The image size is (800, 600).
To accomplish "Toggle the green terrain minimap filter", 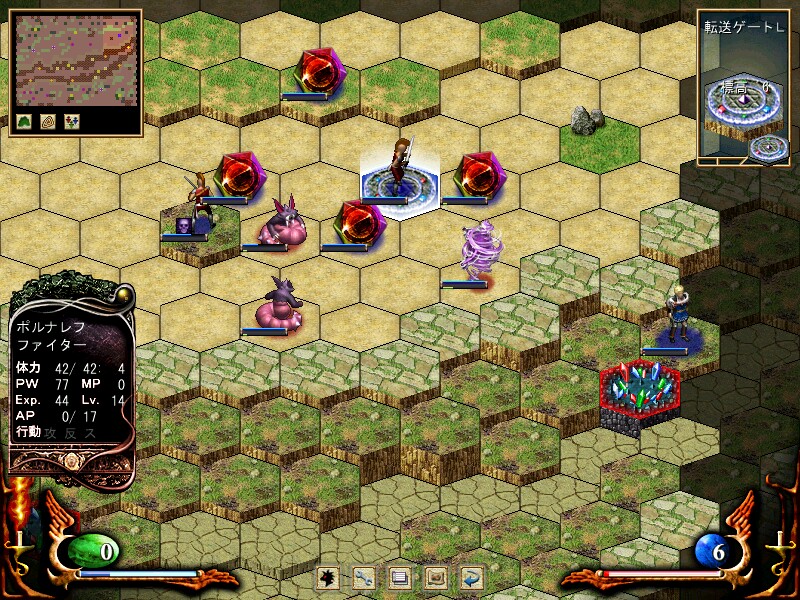I will click(24, 121).
